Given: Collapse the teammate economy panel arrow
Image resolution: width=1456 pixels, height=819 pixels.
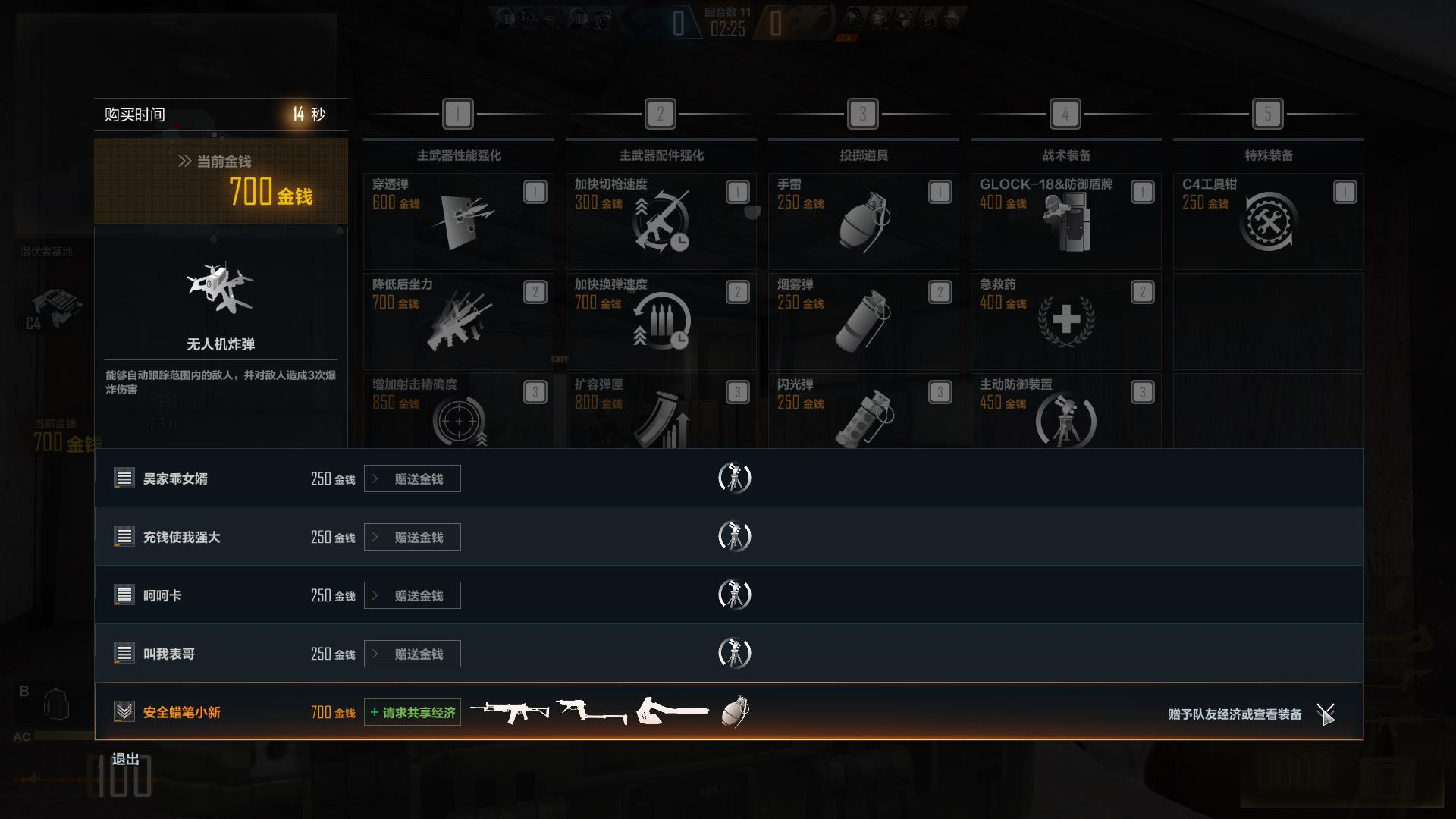Looking at the screenshot, I should coord(1326,713).
